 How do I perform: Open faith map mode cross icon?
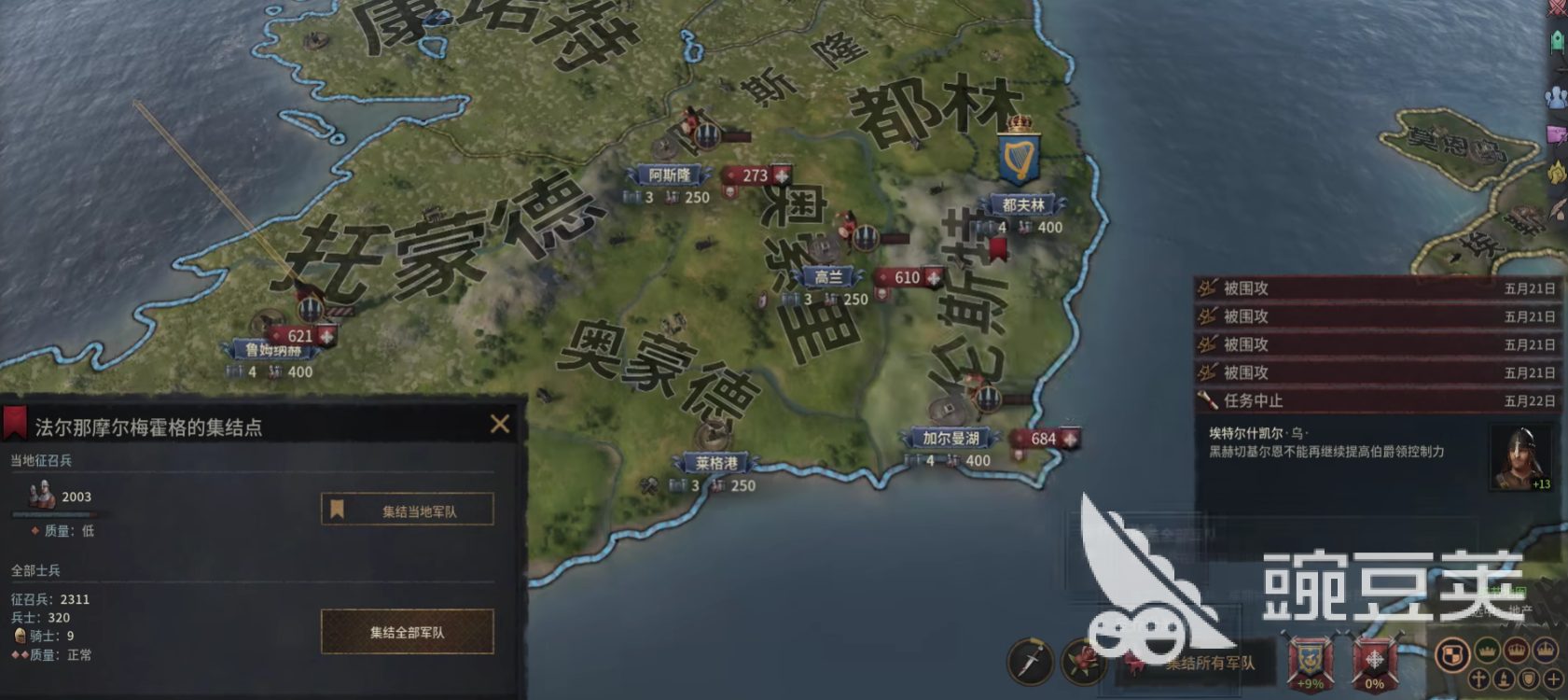point(1479,680)
